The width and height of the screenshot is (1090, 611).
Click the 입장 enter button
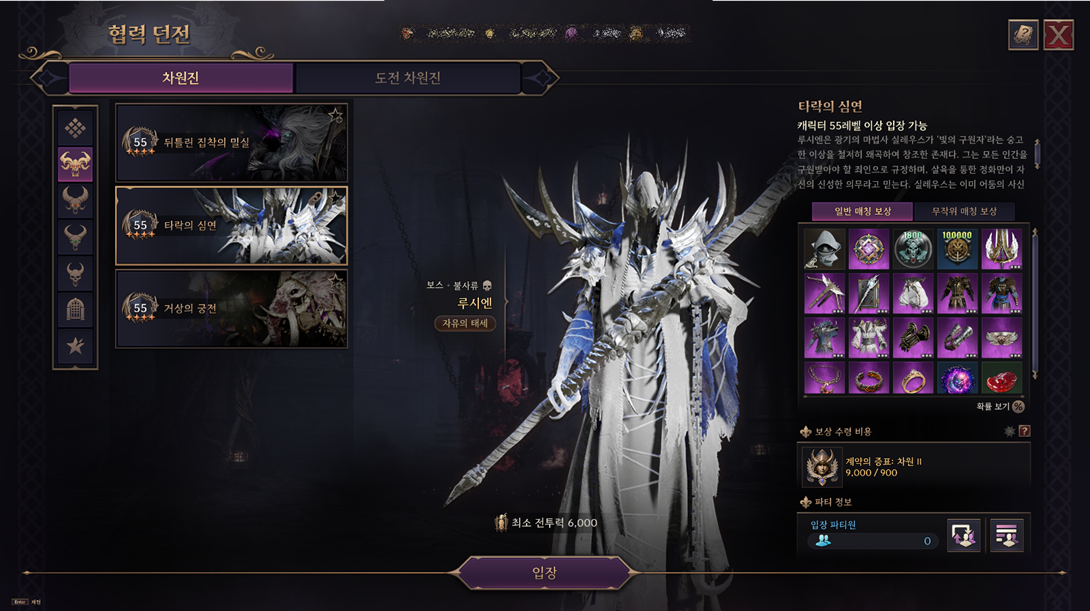pos(545,573)
